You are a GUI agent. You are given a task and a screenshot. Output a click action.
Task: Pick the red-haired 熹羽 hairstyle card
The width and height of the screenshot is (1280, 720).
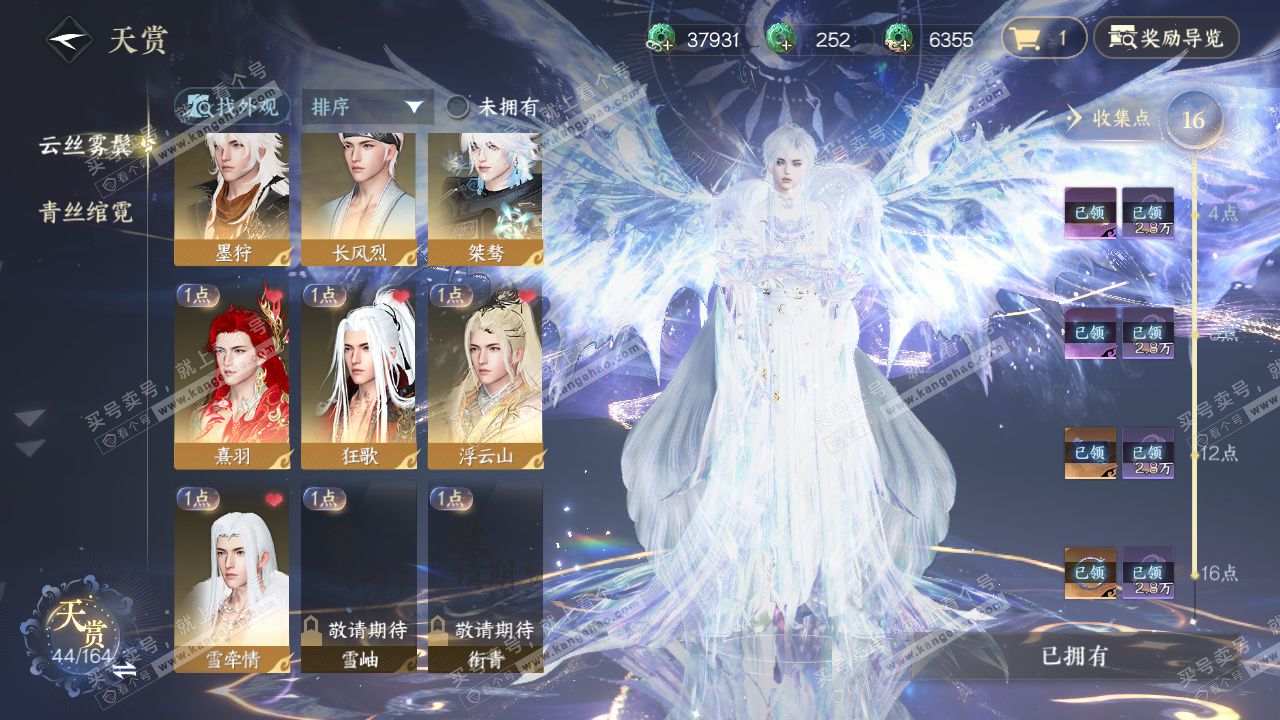tap(232, 376)
